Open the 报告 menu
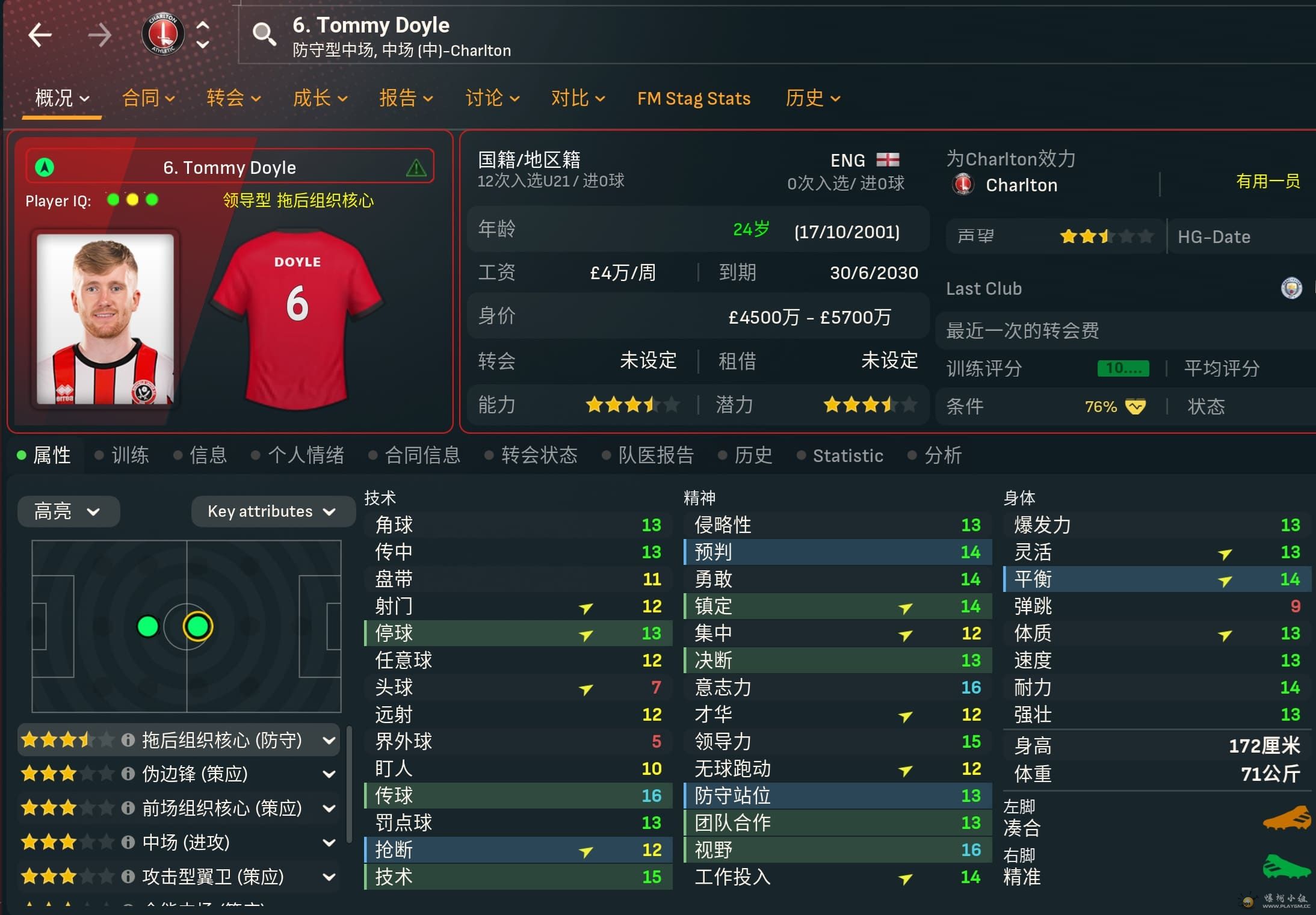 coord(406,98)
